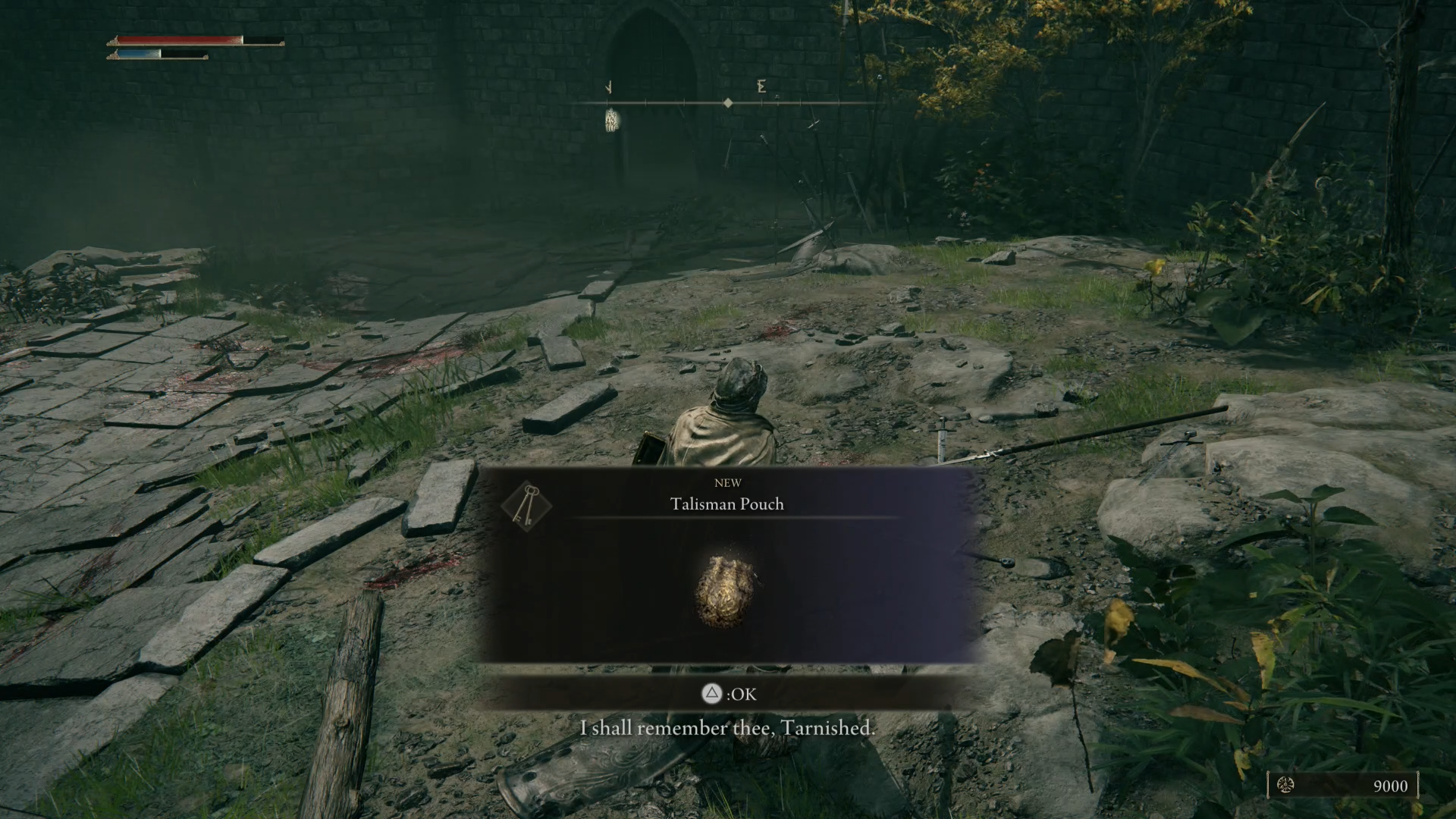Select the glowing marker beneath the compass
Image resolution: width=1456 pixels, height=819 pixels.
click(612, 120)
